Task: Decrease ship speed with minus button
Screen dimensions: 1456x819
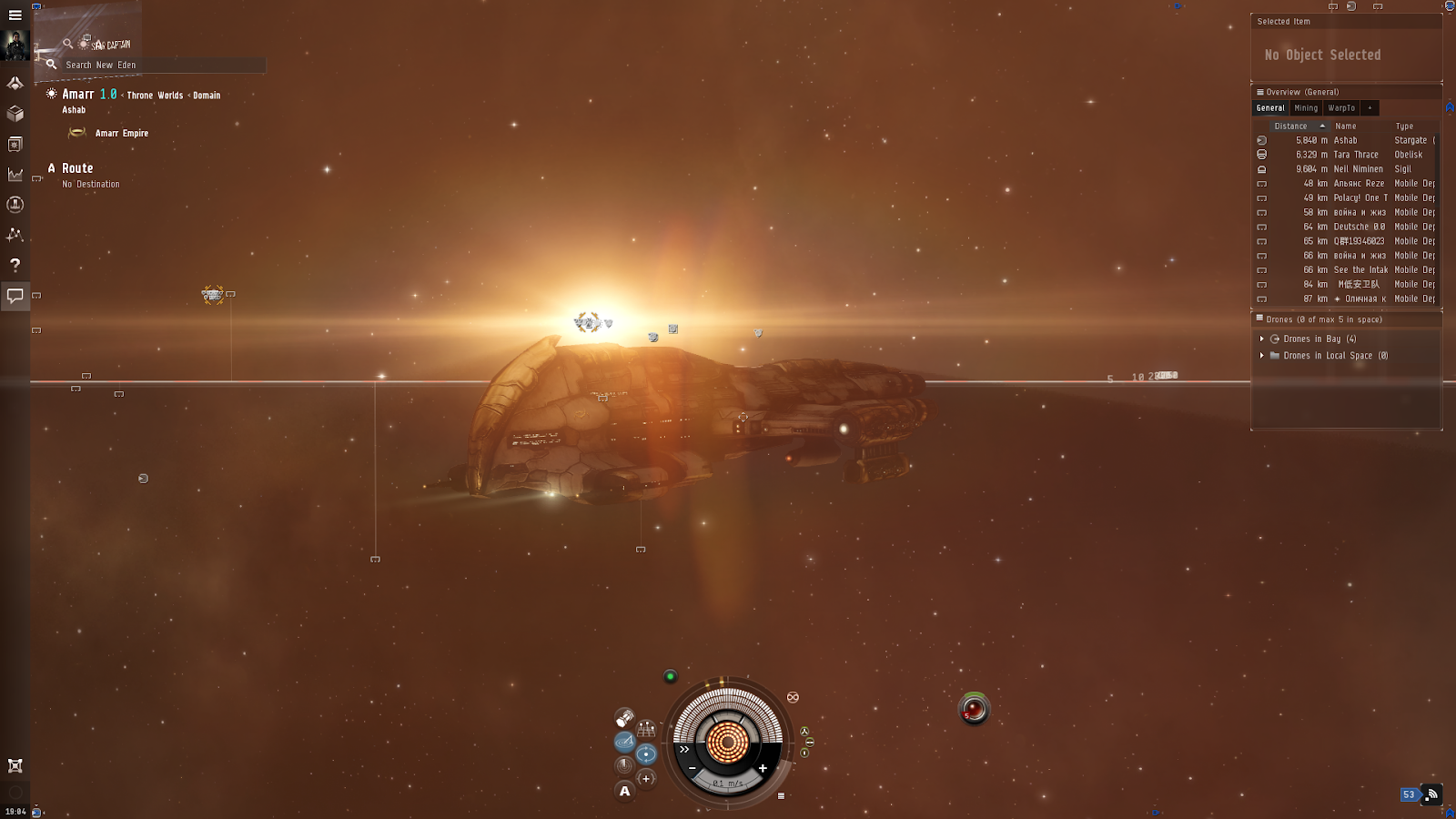Action: pos(693,768)
